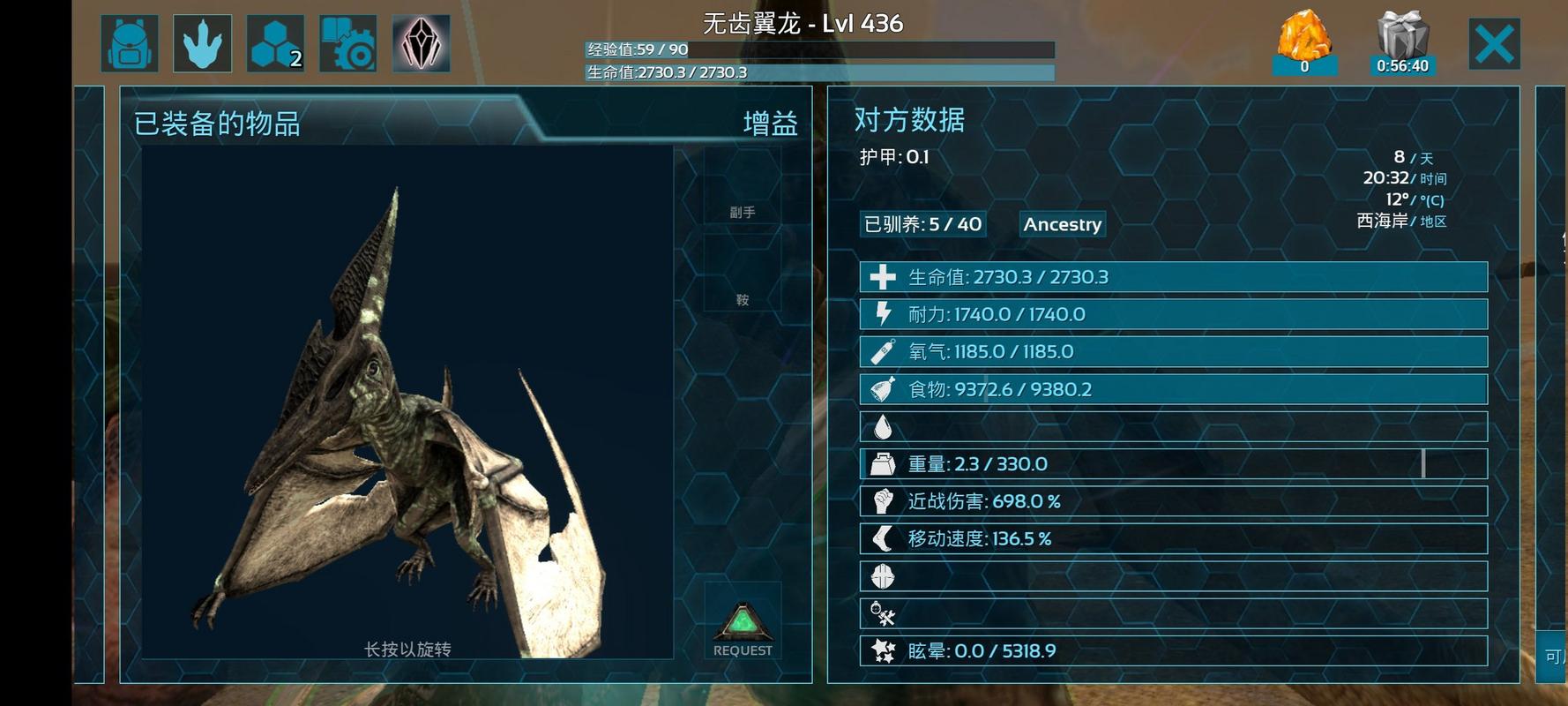
Task: Show the 增益 buffs label
Action: (x=770, y=124)
